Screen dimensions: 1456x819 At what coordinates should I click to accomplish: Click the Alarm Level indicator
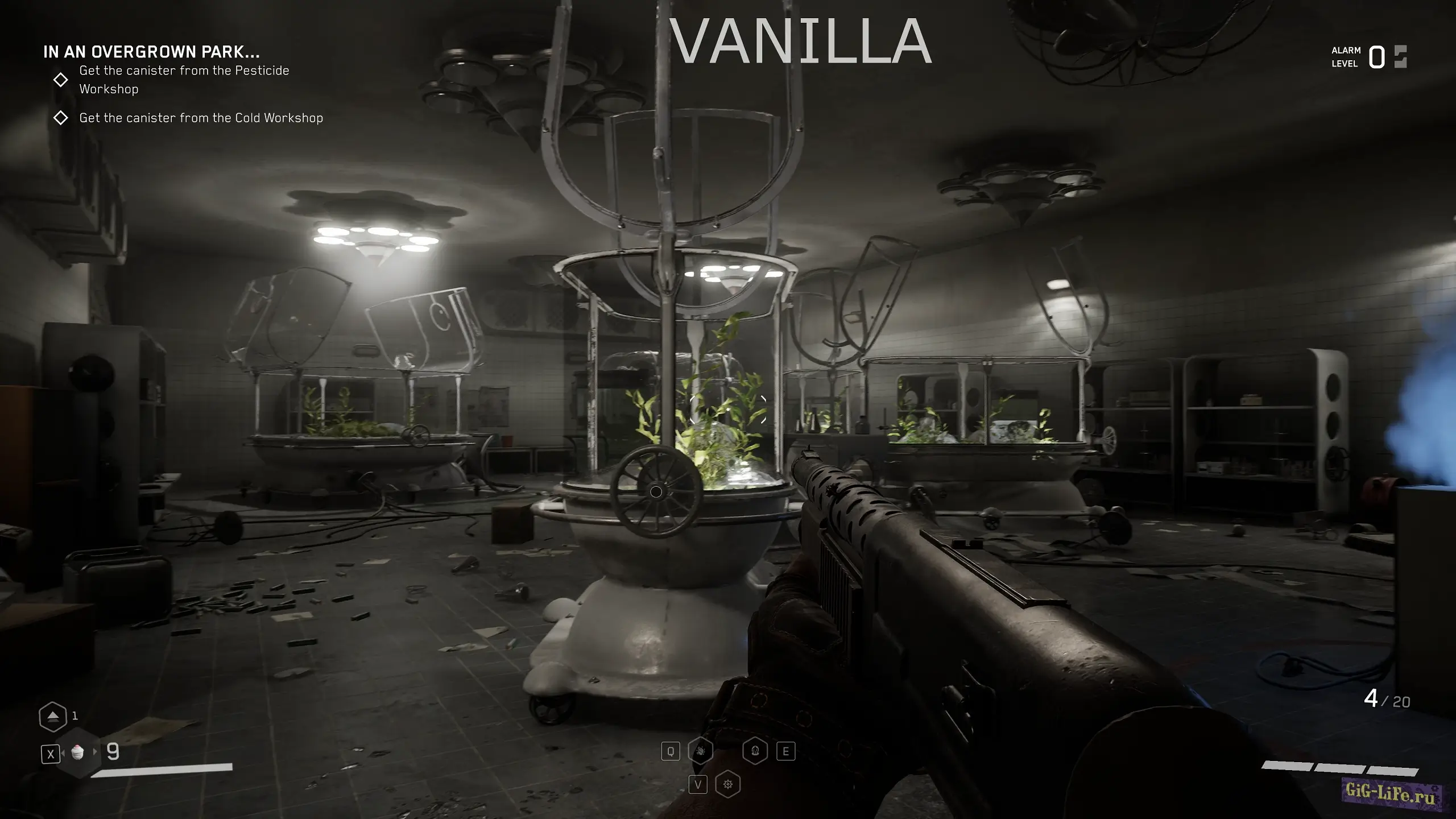pos(1368,57)
